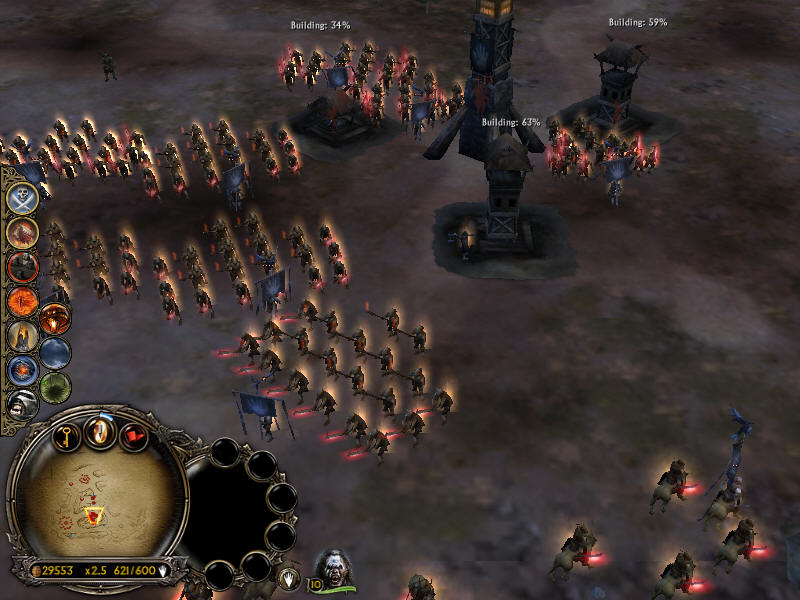Viewport: 800px width, 600px height.
Task: Activate the dark storm clouds power
Action: click(x=56, y=353)
